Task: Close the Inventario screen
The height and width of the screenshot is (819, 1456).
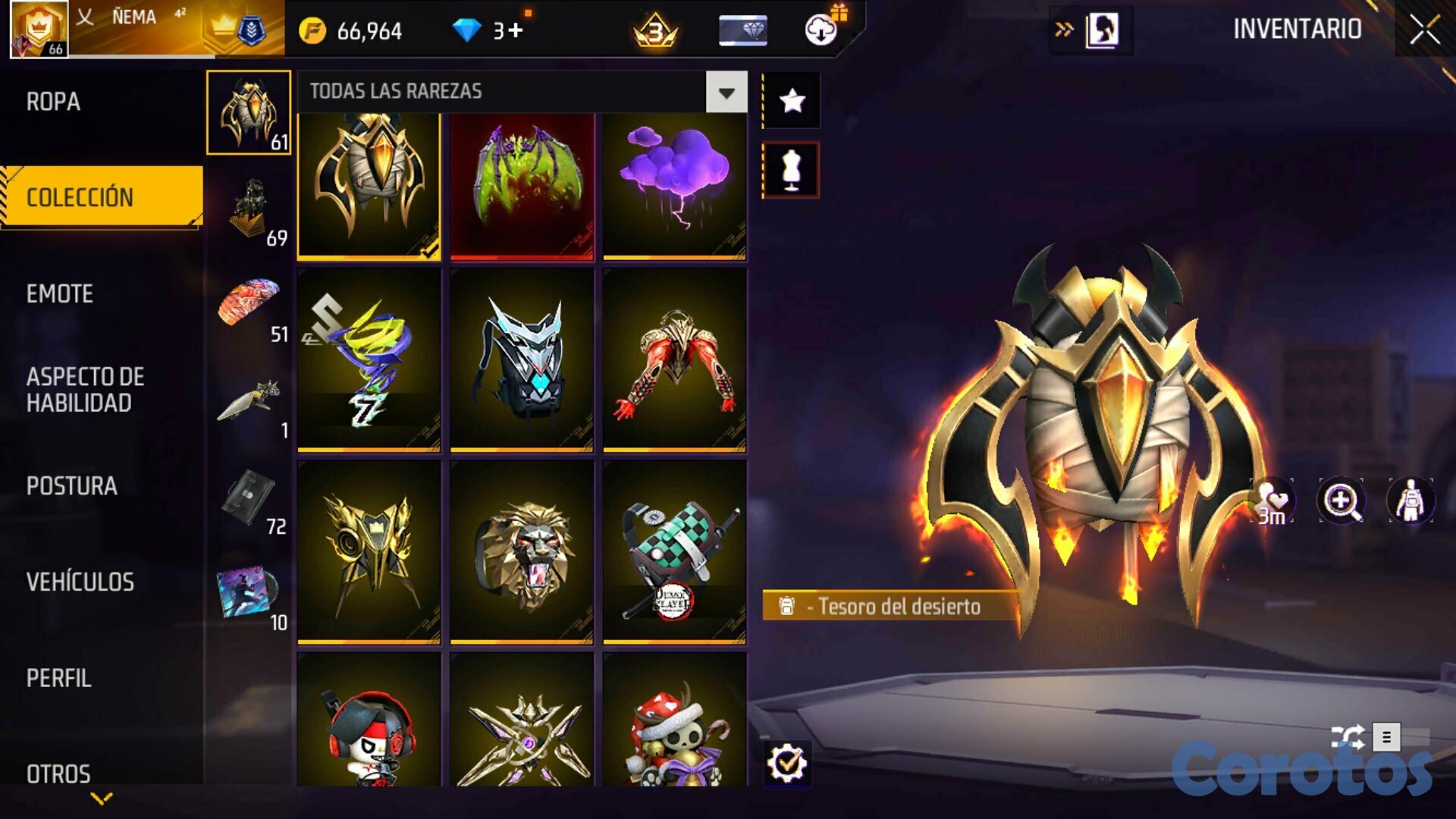Action: pyautogui.click(x=1424, y=30)
